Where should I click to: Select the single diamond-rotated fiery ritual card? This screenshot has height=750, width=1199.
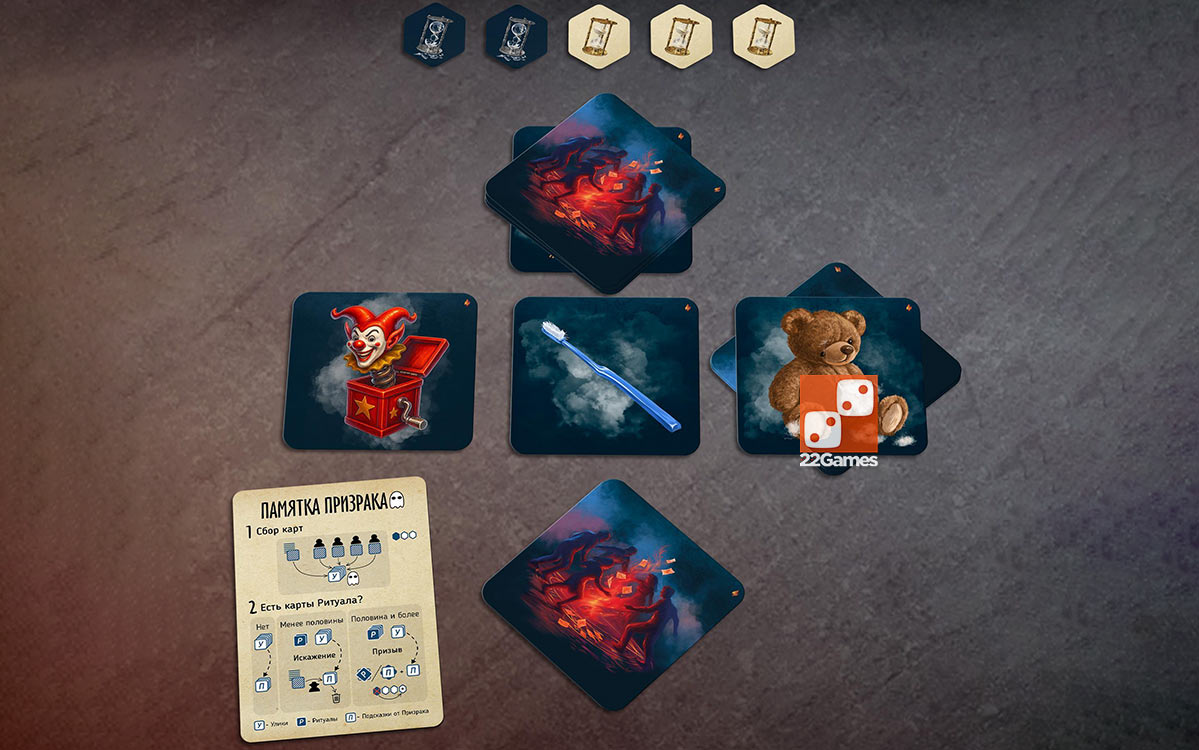(x=613, y=595)
